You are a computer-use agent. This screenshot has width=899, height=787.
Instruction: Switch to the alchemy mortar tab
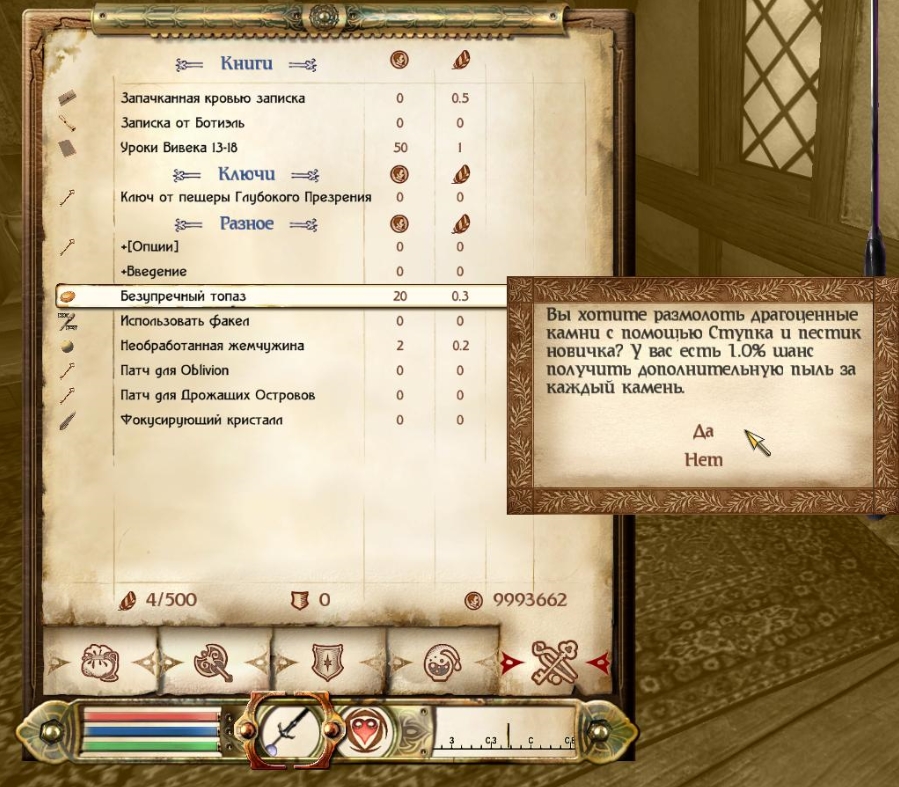[x=442, y=661]
